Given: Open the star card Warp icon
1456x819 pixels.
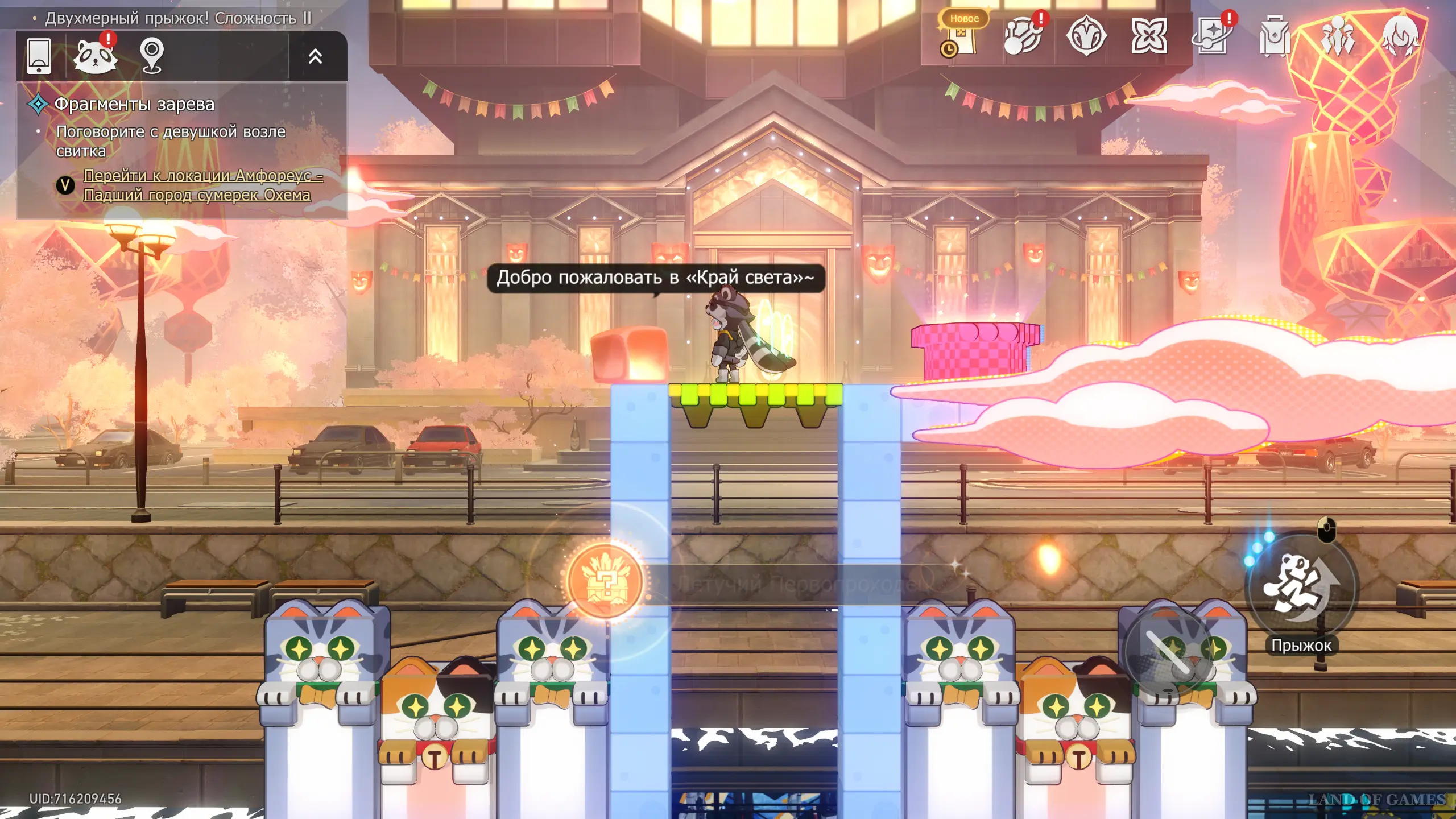Looking at the screenshot, I should tap(1212, 36).
